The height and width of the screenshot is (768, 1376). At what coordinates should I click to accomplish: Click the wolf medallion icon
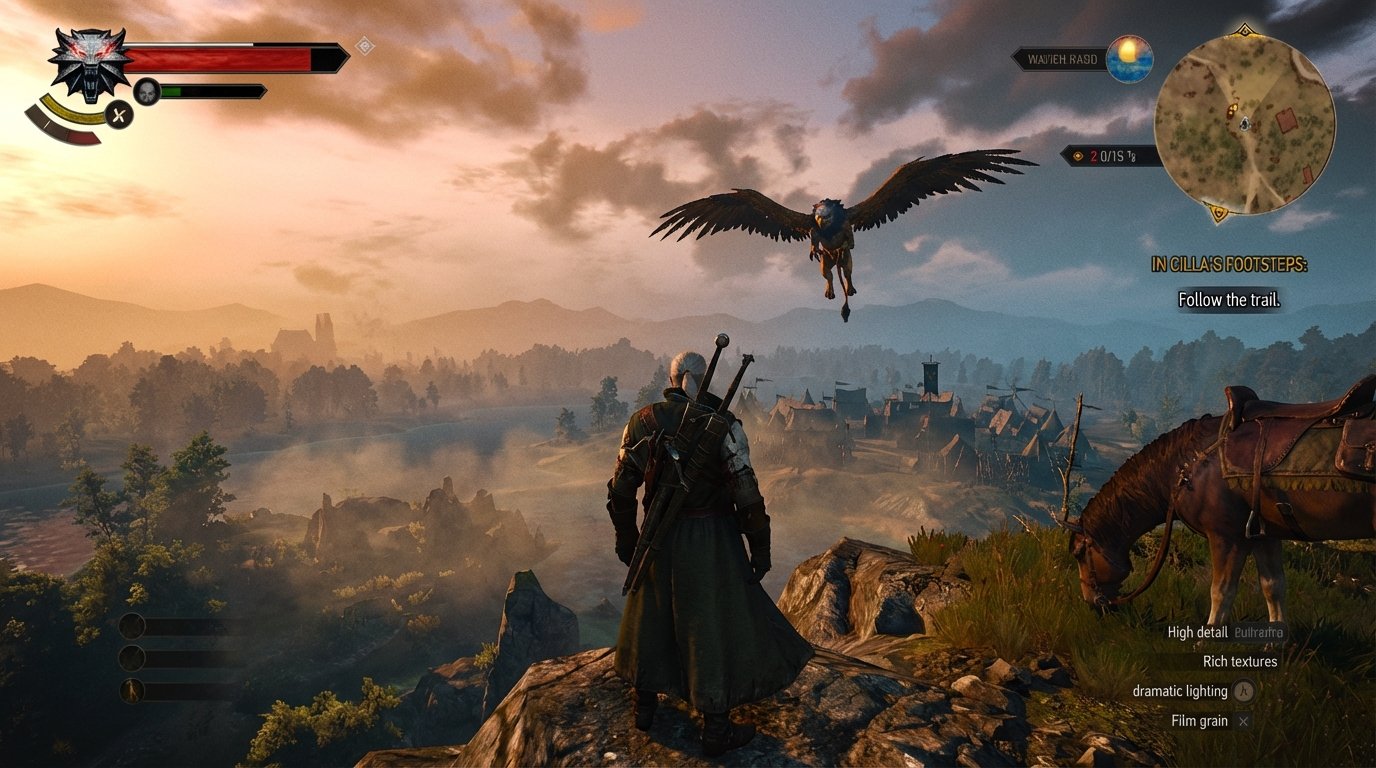point(88,62)
